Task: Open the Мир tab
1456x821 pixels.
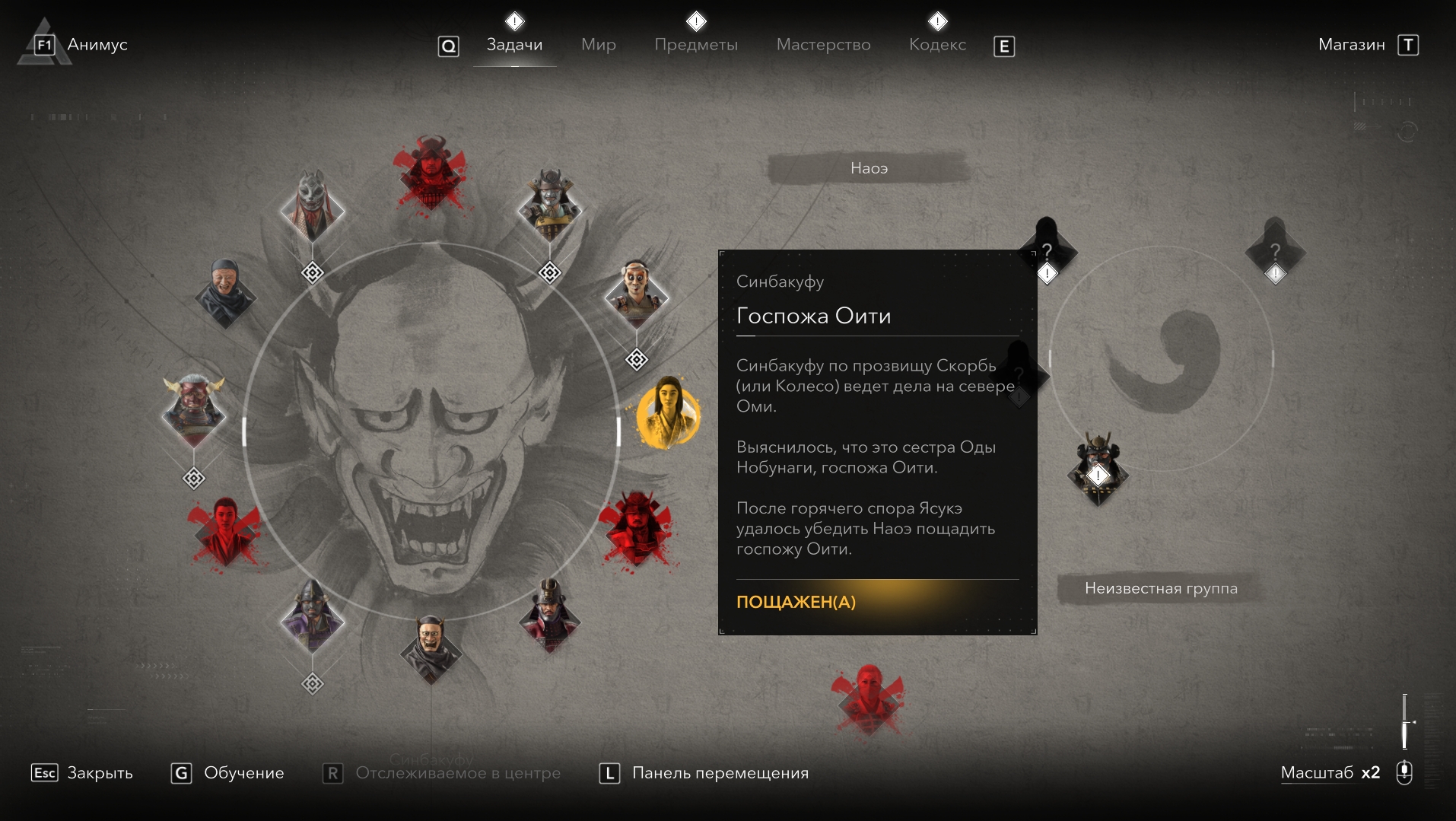Action: pyautogui.click(x=598, y=45)
